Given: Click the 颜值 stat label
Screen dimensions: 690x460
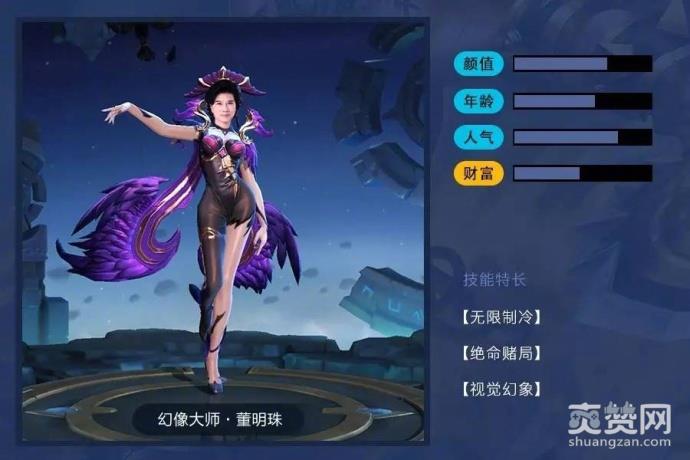Looking at the screenshot, I should 479,64.
